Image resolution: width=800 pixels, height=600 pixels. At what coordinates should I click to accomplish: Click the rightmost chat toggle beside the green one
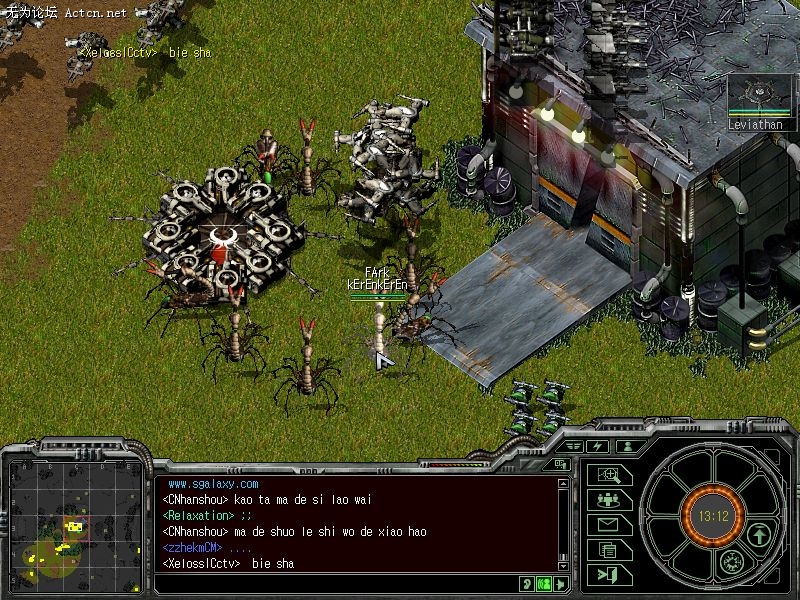click(561, 583)
